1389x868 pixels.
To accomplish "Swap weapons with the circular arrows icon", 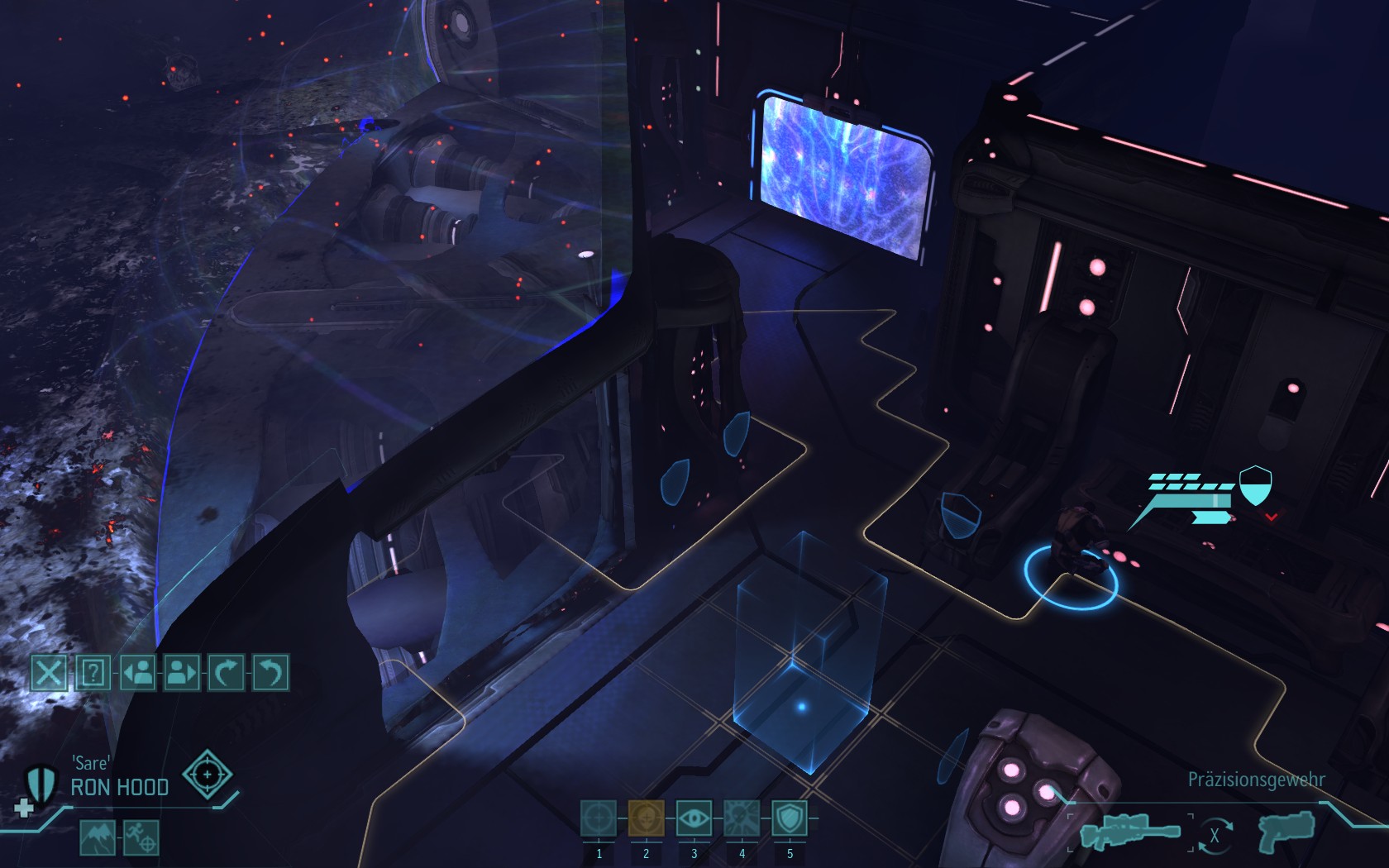I will (x=1214, y=835).
